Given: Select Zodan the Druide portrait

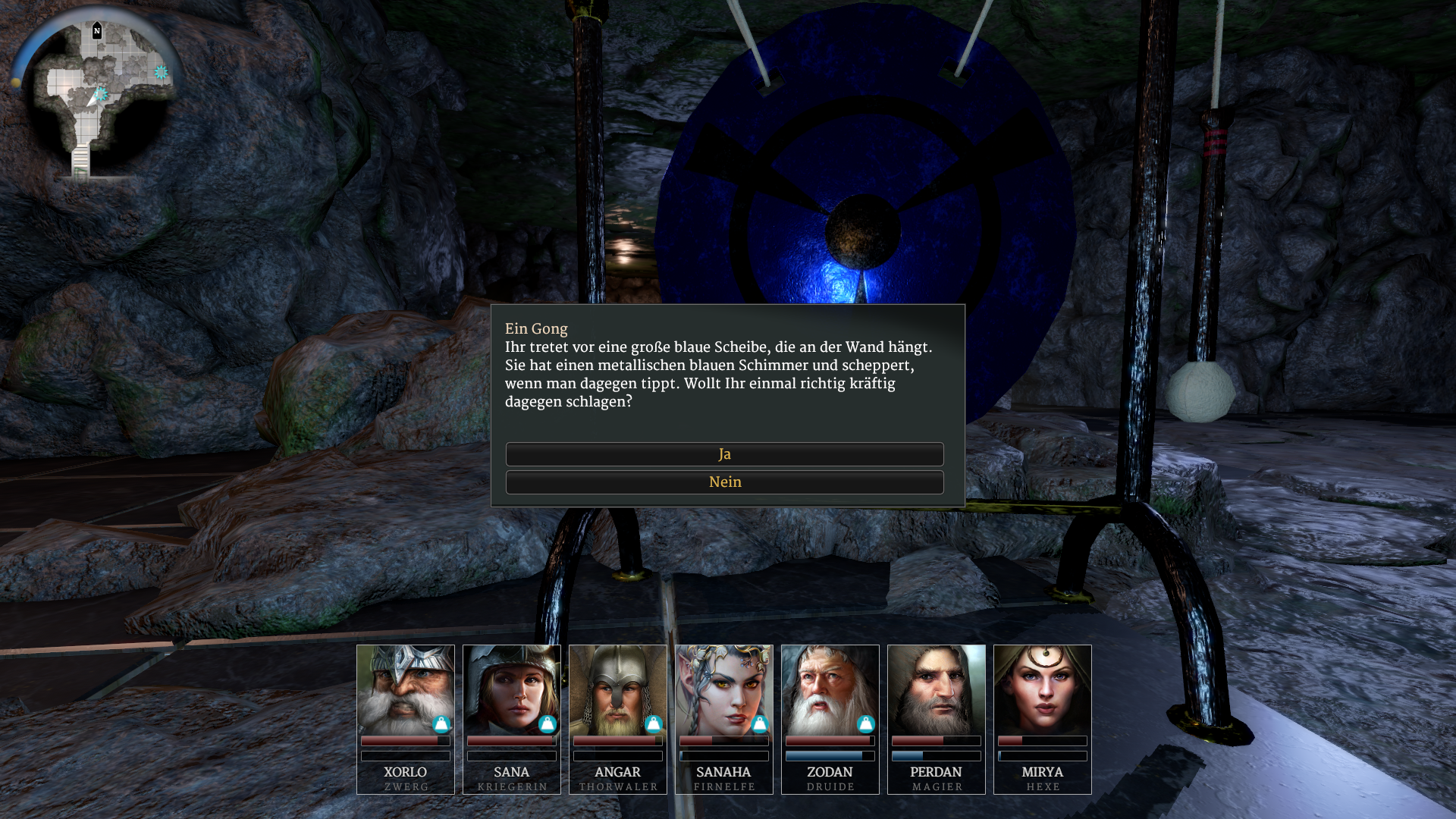Looking at the screenshot, I should pyautogui.click(x=830, y=690).
